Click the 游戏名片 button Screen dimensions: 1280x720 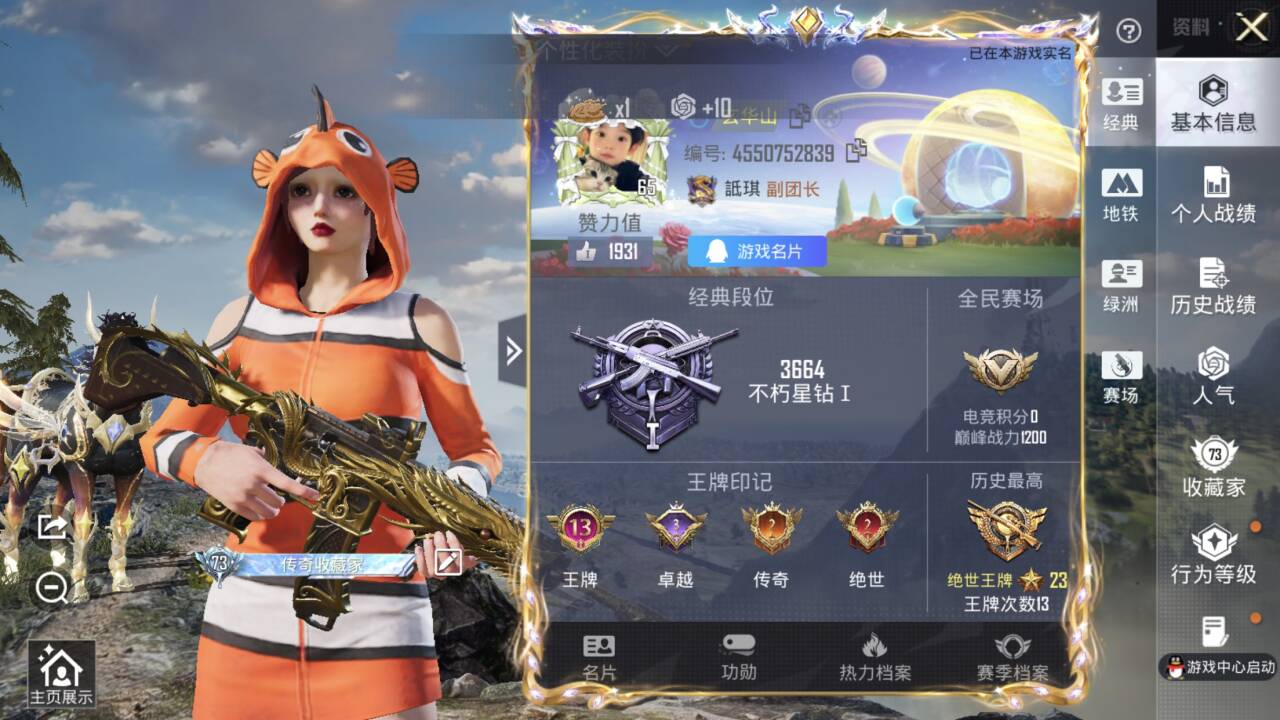[757, 252]
